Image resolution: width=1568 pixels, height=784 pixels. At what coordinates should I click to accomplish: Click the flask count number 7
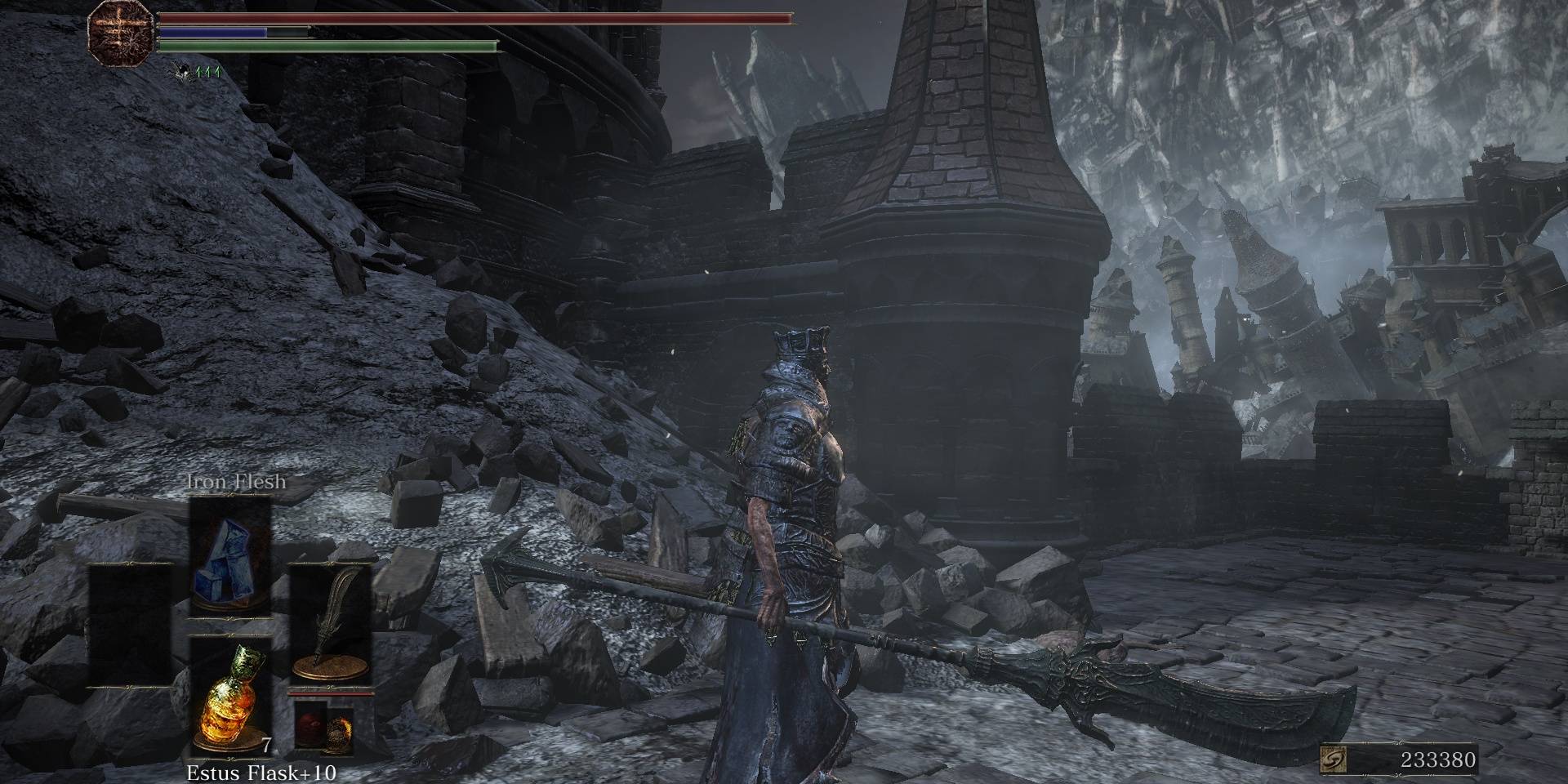click(x=266, y=747)
